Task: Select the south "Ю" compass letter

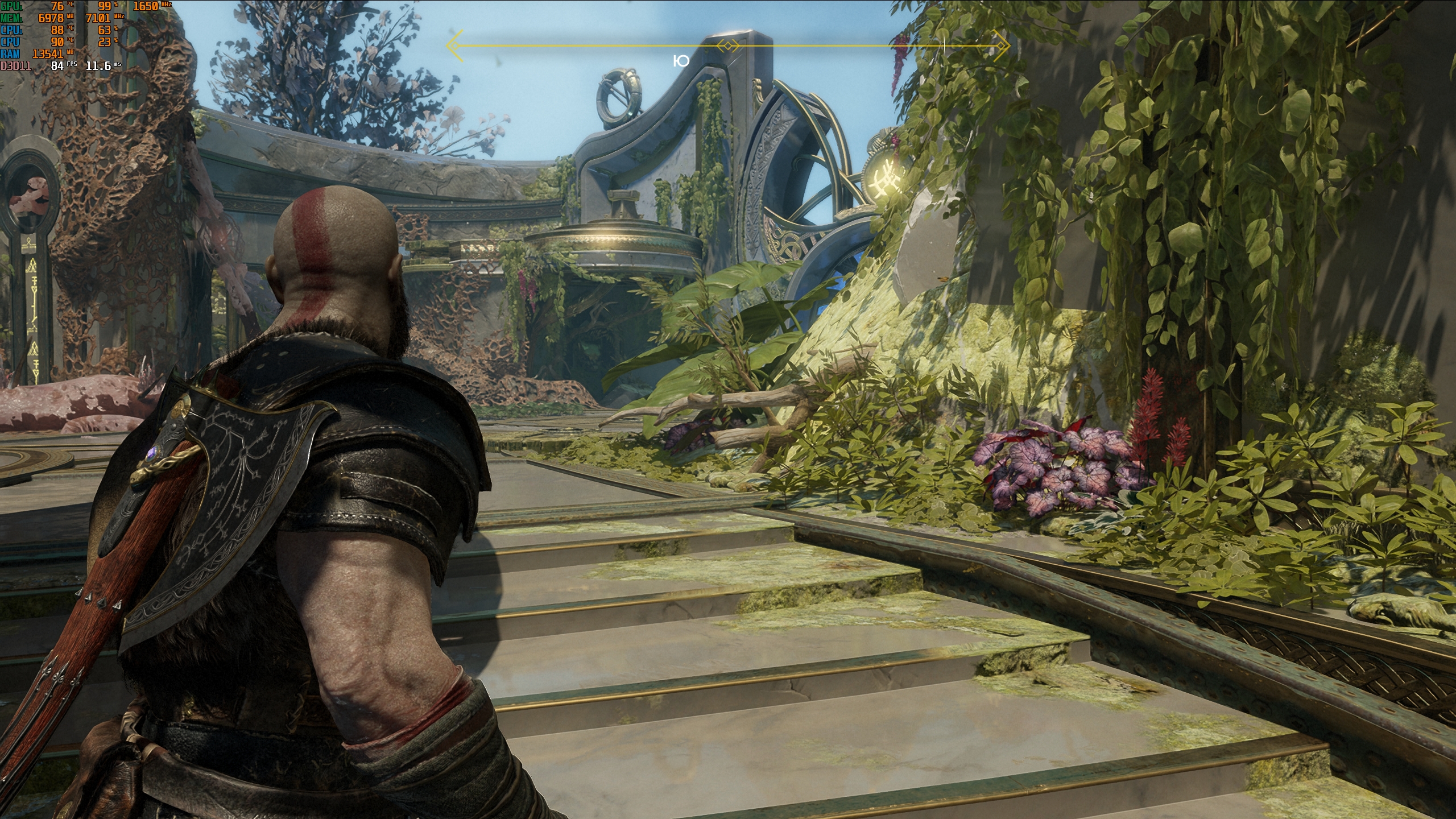Action: (681, 61)
